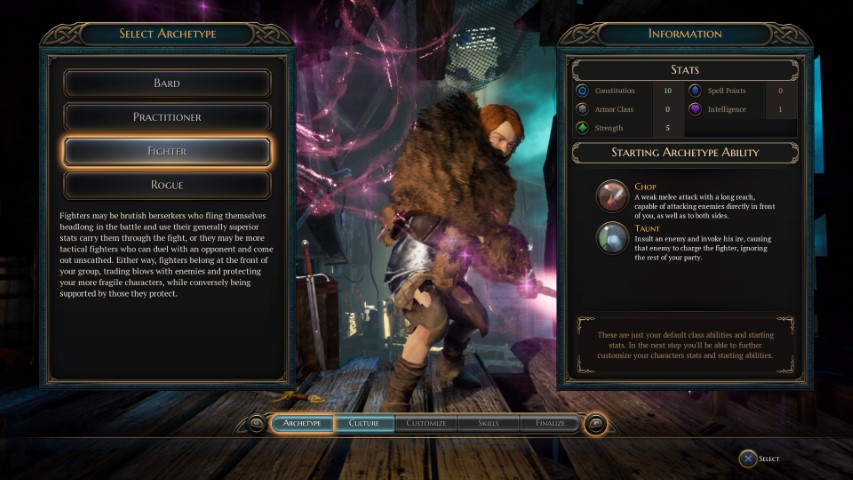This screenshot has height=480, width=853.
Task: Choose the Practitioner archetype
Action: [x=167, y=117]
